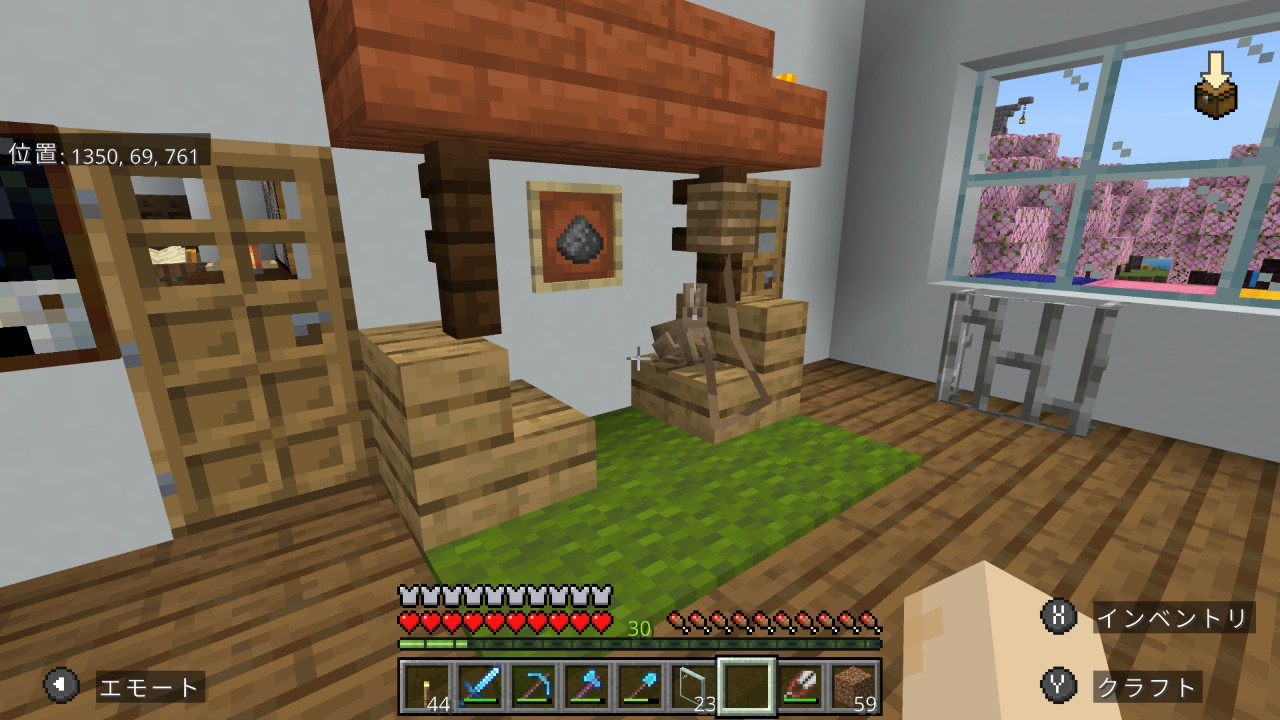This screenshot has height=720, width=1280.
Task: Choose the diamond pickaxe slot
Action: click(x=533, y=687)
